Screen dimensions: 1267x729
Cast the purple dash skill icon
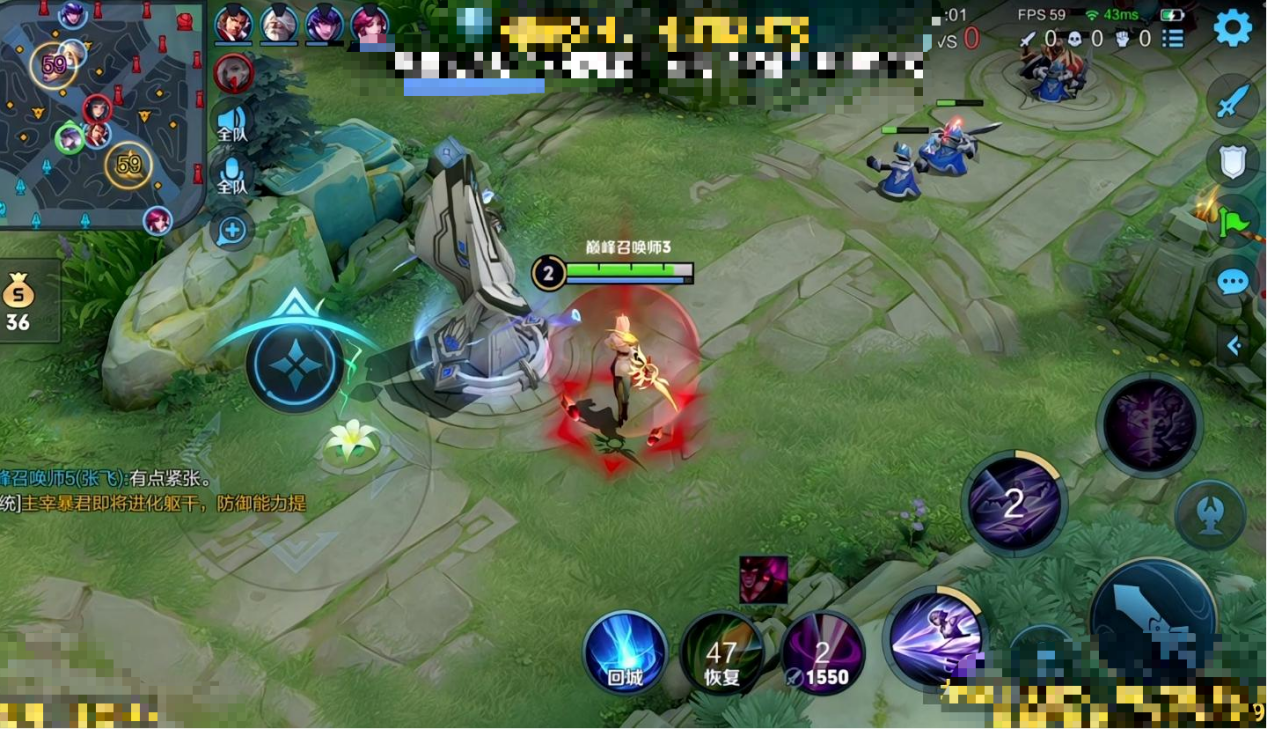(x=935, y=637)
